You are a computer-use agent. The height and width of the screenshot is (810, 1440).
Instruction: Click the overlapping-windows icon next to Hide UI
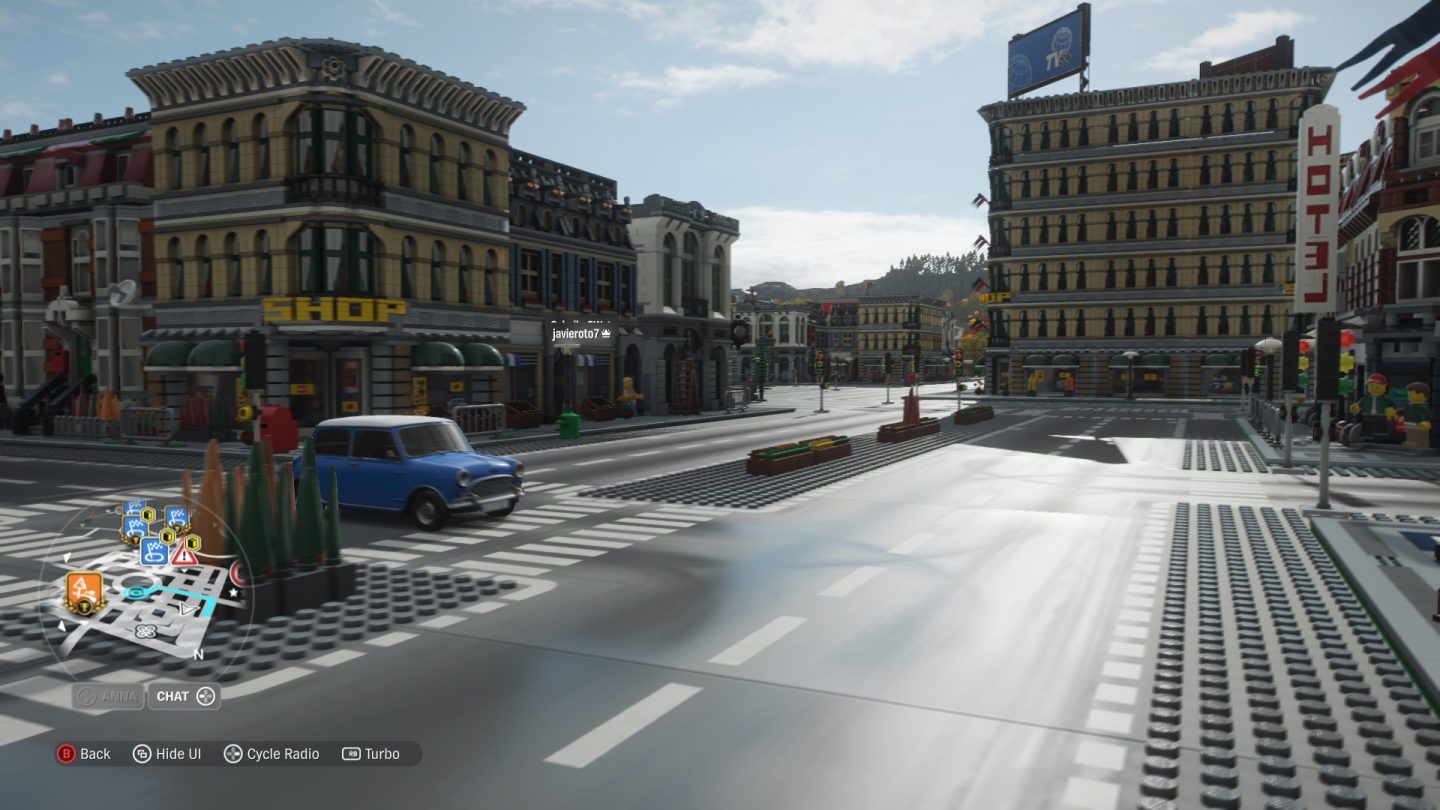pos(140,754)
